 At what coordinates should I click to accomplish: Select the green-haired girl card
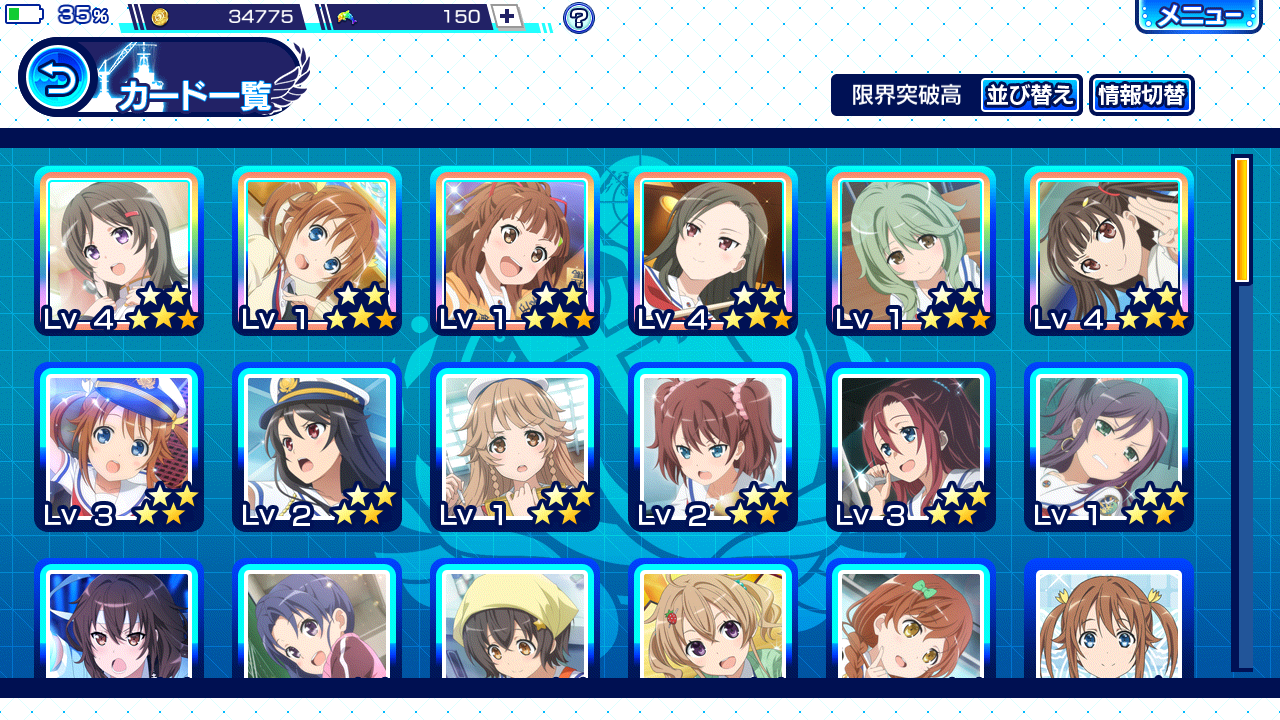pos(911,250)
